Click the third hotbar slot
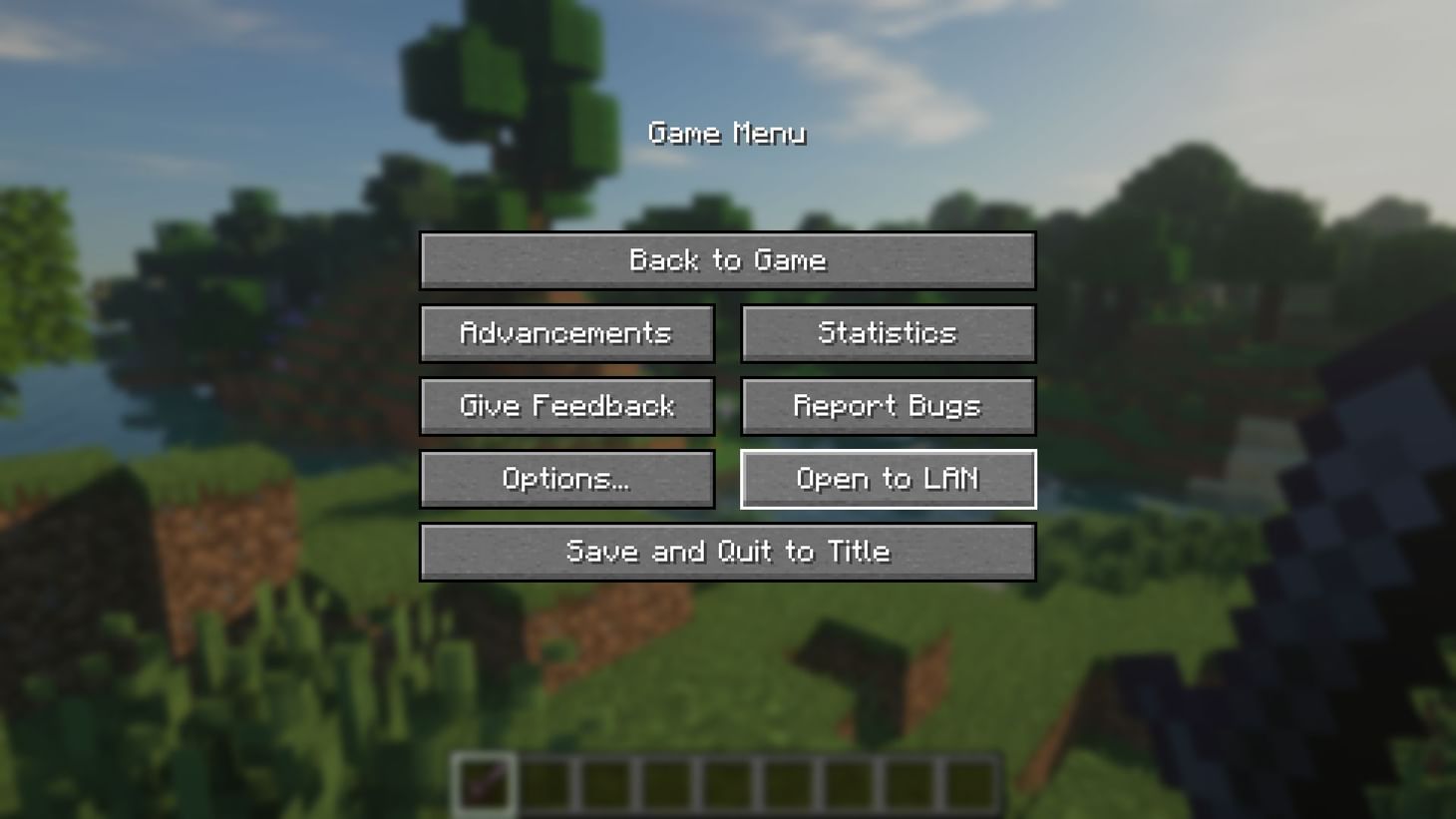1456x819 pixels. coord(604,784)
